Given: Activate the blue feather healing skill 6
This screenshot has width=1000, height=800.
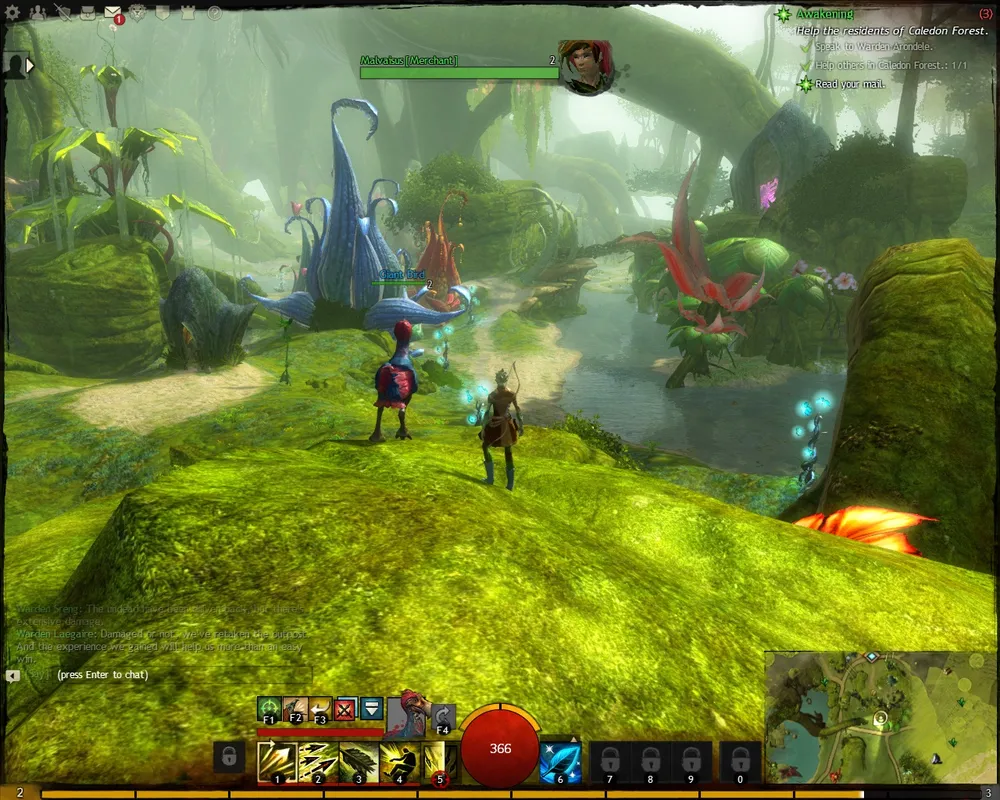Looking at the screenshot, I should (x=560, y=761).
